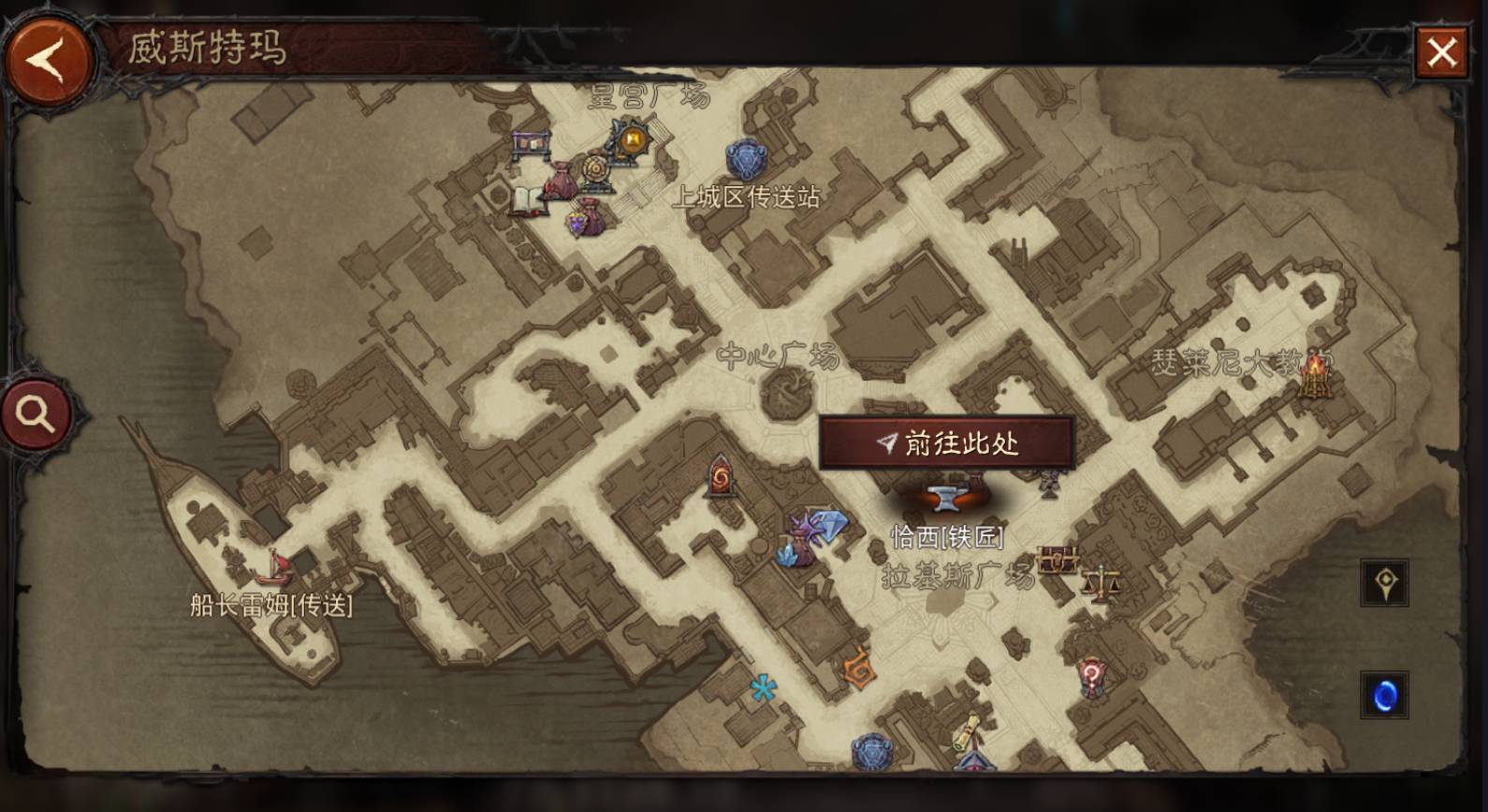
Task: Open the red question mark shield icon
Action: (1091, 676)
